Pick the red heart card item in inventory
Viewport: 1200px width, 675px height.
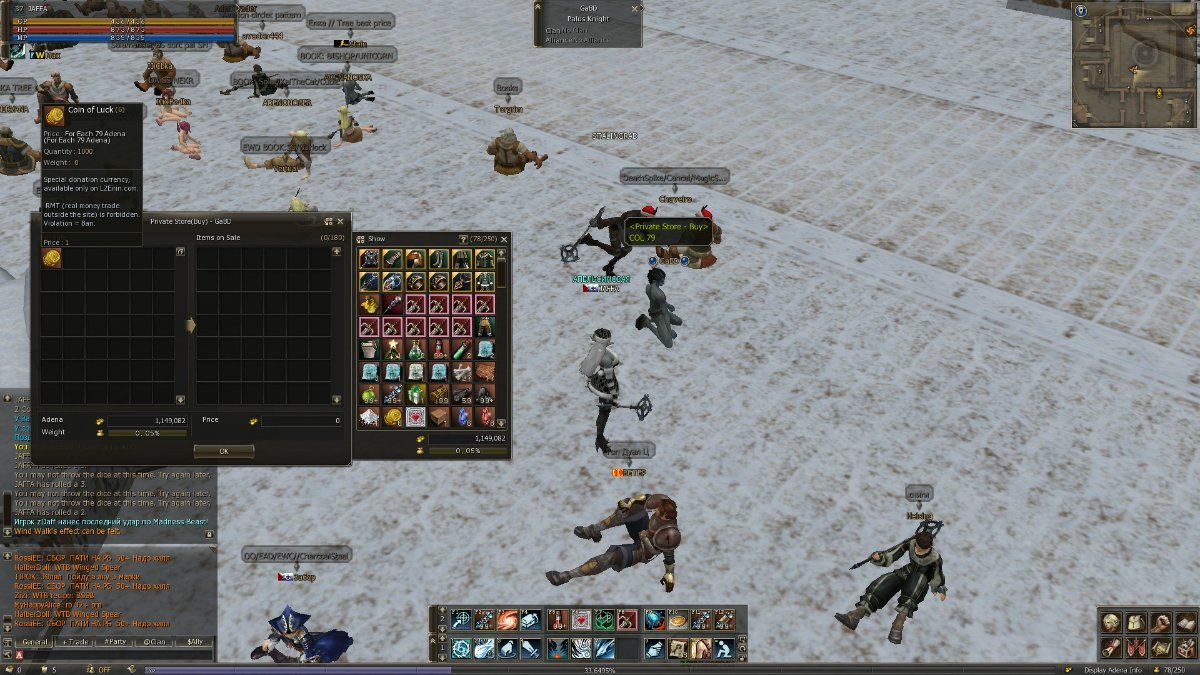417,417
